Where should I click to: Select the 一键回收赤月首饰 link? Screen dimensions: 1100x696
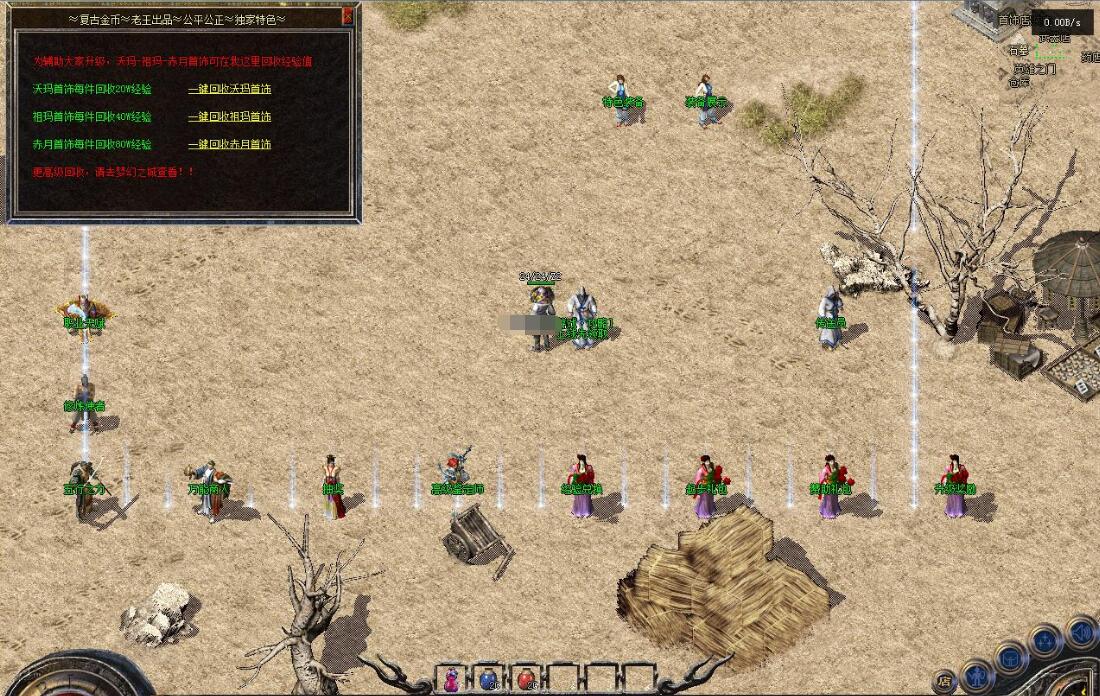click(230, 144)
